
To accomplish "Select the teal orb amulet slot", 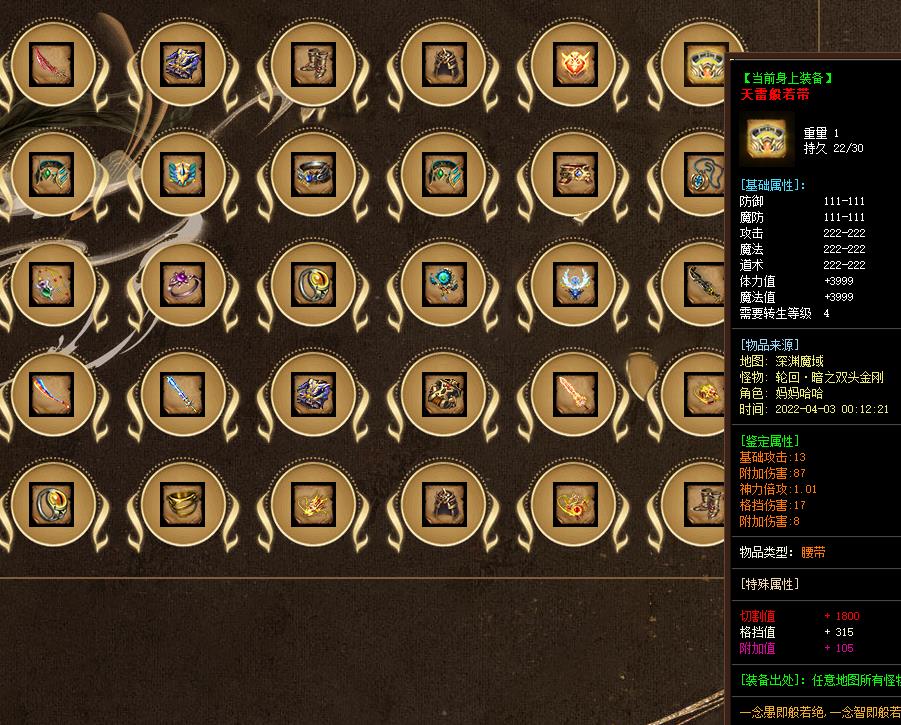I will pos(443,283).
